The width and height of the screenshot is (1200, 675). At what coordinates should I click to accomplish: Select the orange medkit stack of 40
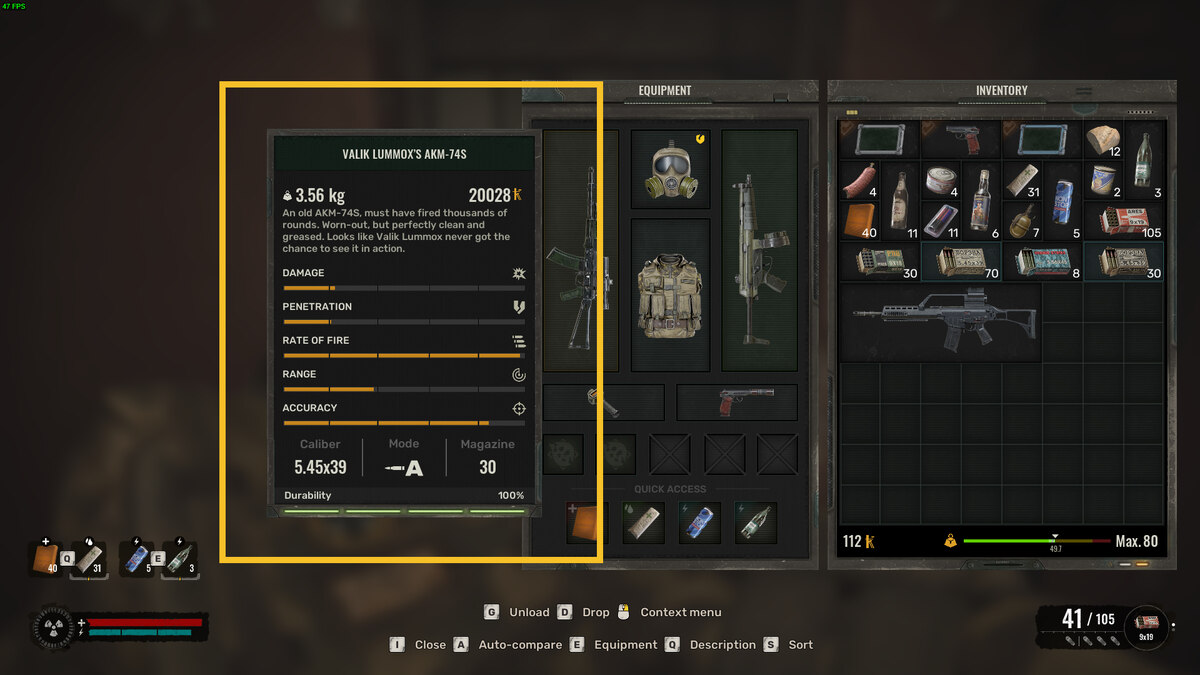click(x=859, y=221)
